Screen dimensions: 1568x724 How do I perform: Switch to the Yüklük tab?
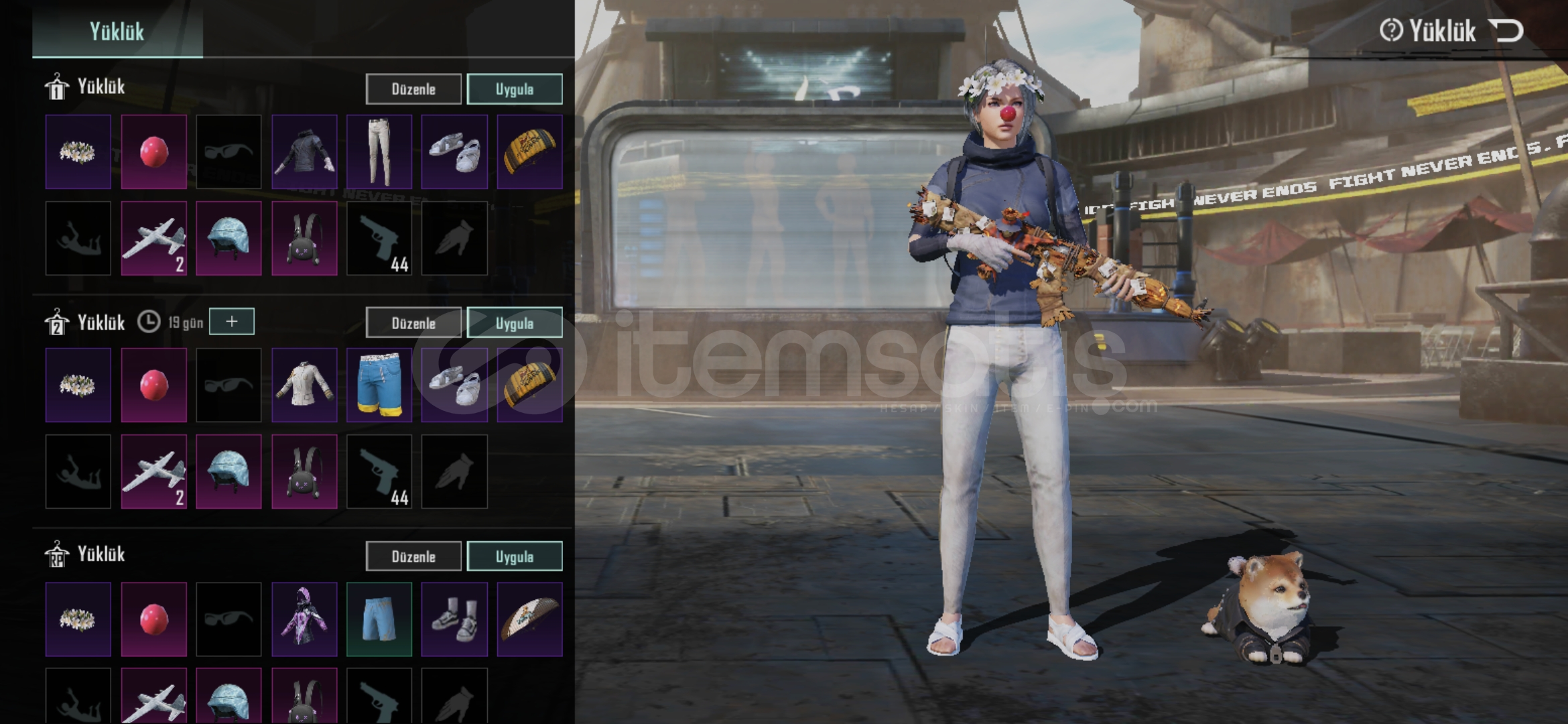point(117,32)
